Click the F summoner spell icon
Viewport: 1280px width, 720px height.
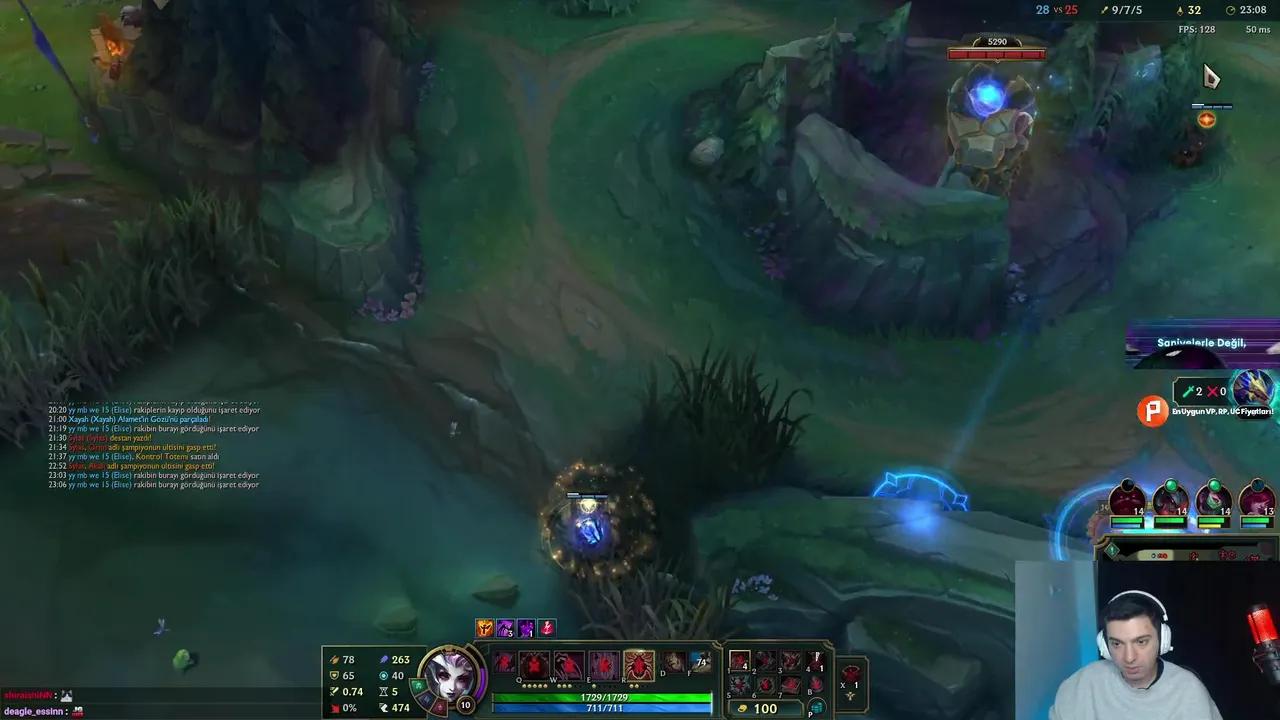[700, 660]
